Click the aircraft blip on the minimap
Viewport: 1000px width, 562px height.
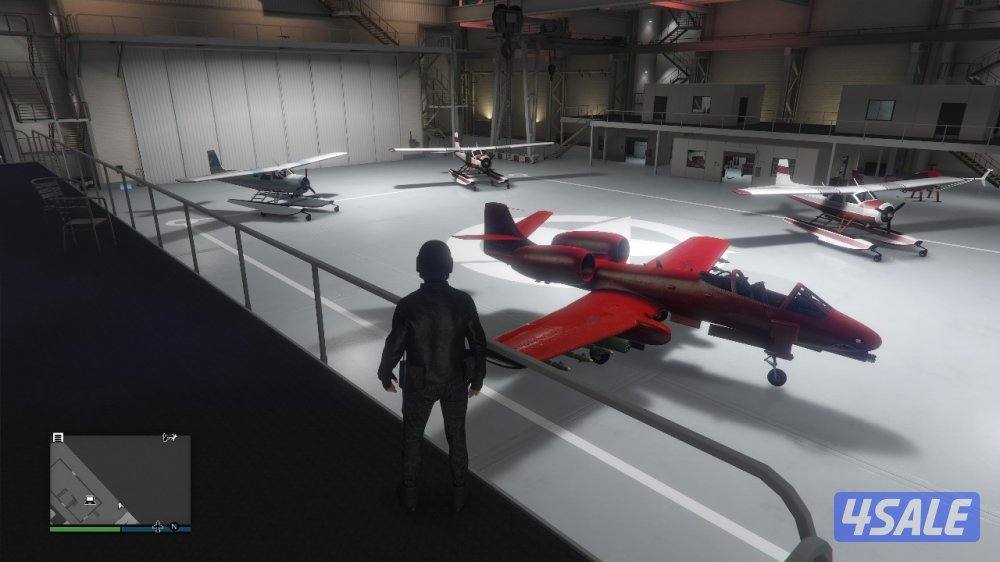[x=169, y=437]
